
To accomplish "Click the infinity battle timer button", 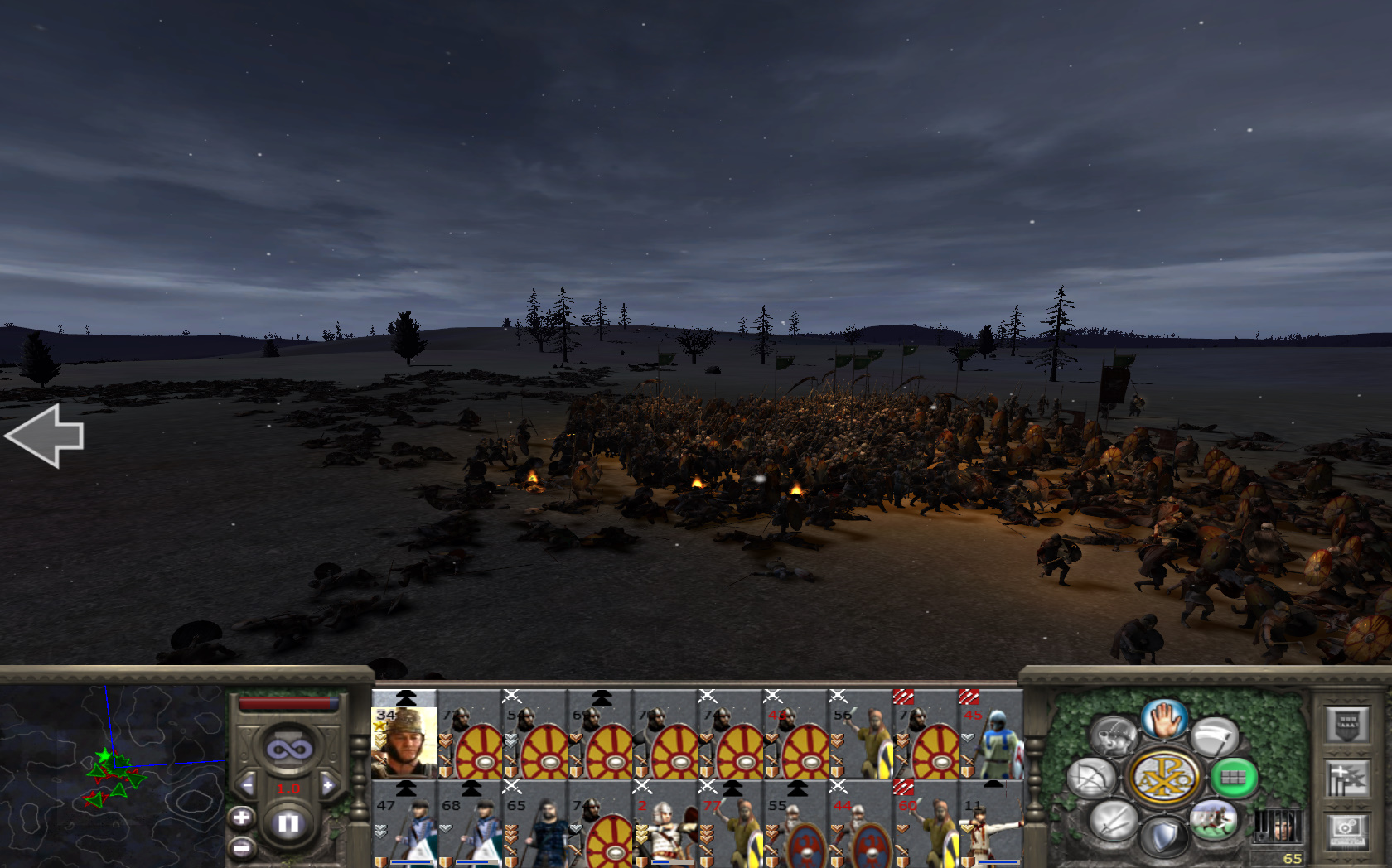I will pyautogui.click(x=288, y=750).
